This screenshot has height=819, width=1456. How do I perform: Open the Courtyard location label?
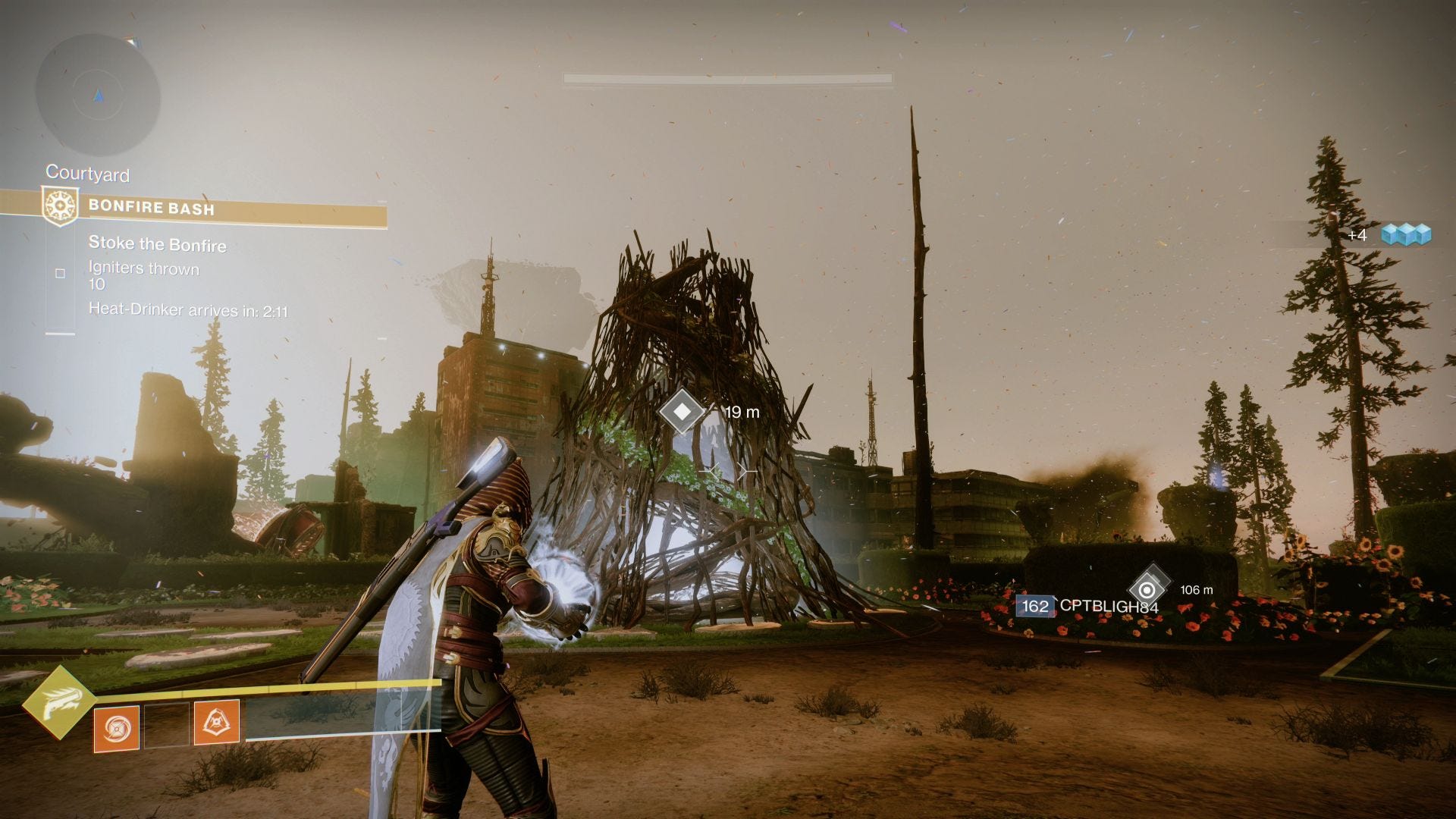pyautogui.click(x=87, y=174)
